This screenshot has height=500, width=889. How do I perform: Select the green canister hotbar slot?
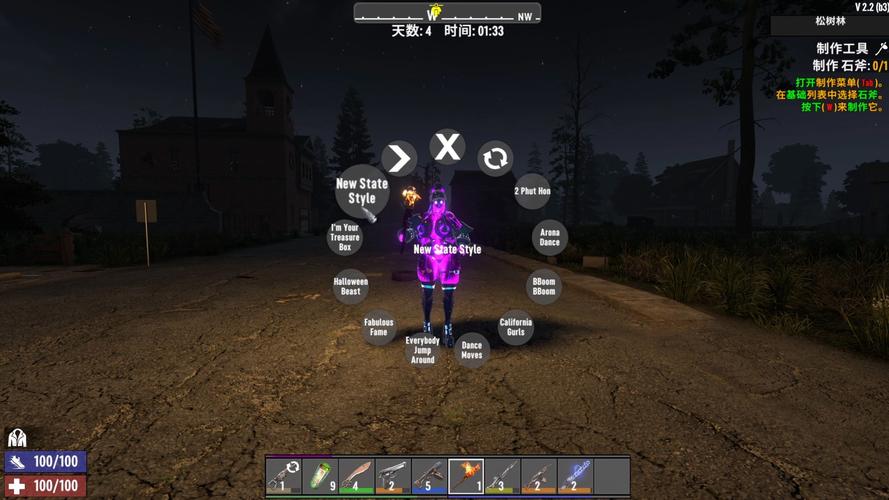pos(320,476)
